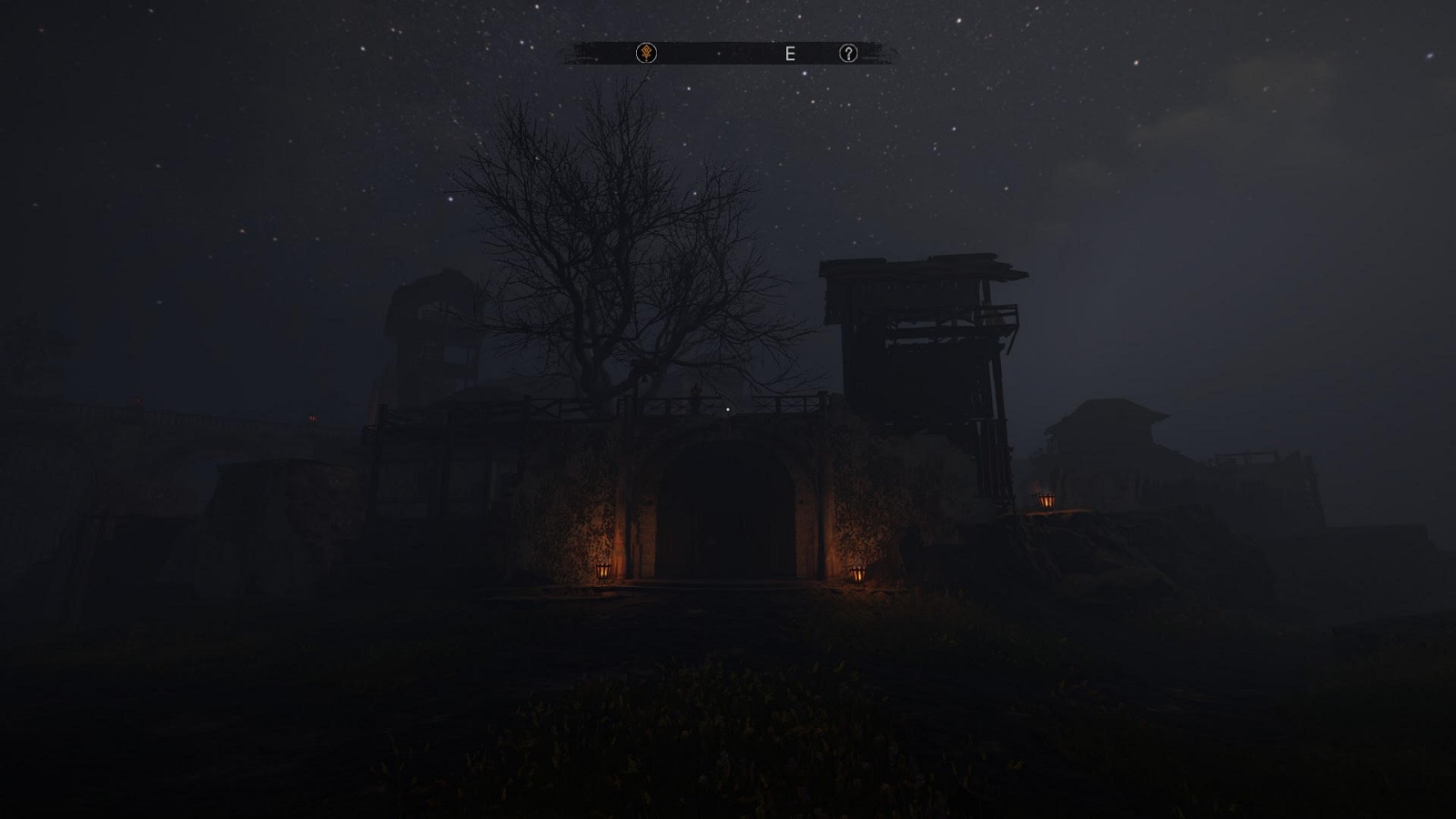Click the question mark marker on the compass

tap(848, 54)
